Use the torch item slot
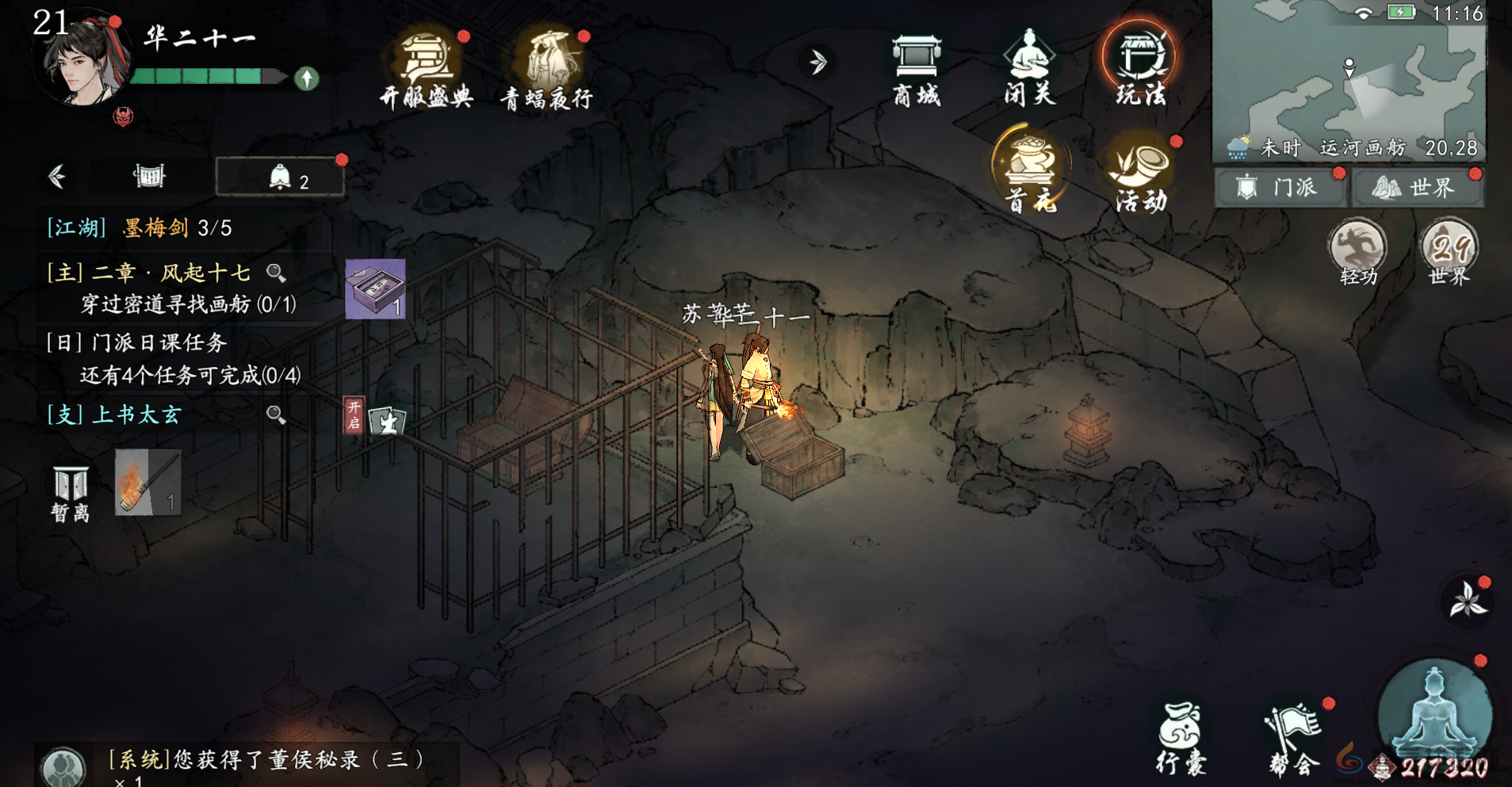The width and height of the screenshot is (1512, 787). click(x=148, y=482)
